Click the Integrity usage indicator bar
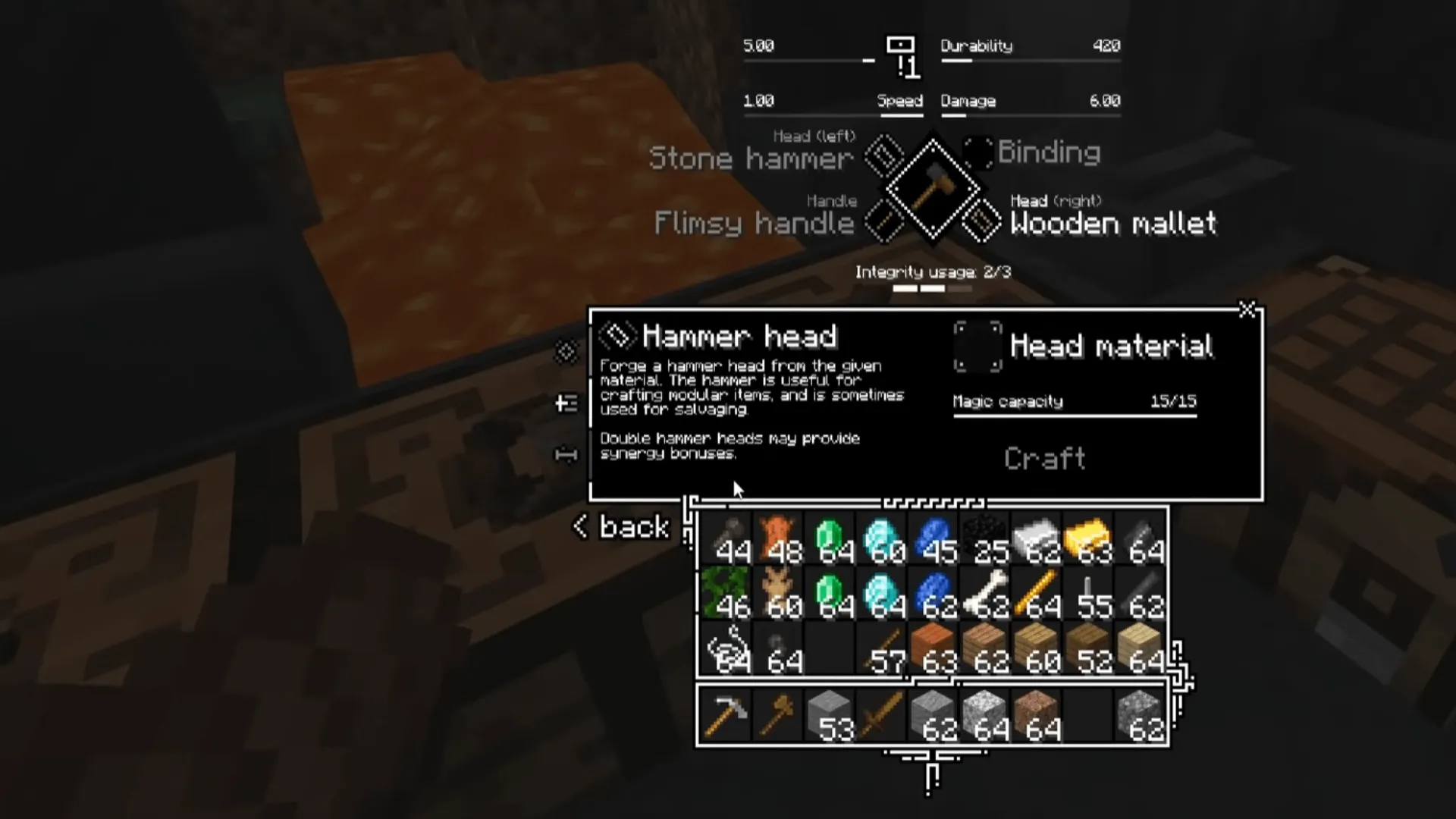1456x819 pixels. [x=933, y=288]
